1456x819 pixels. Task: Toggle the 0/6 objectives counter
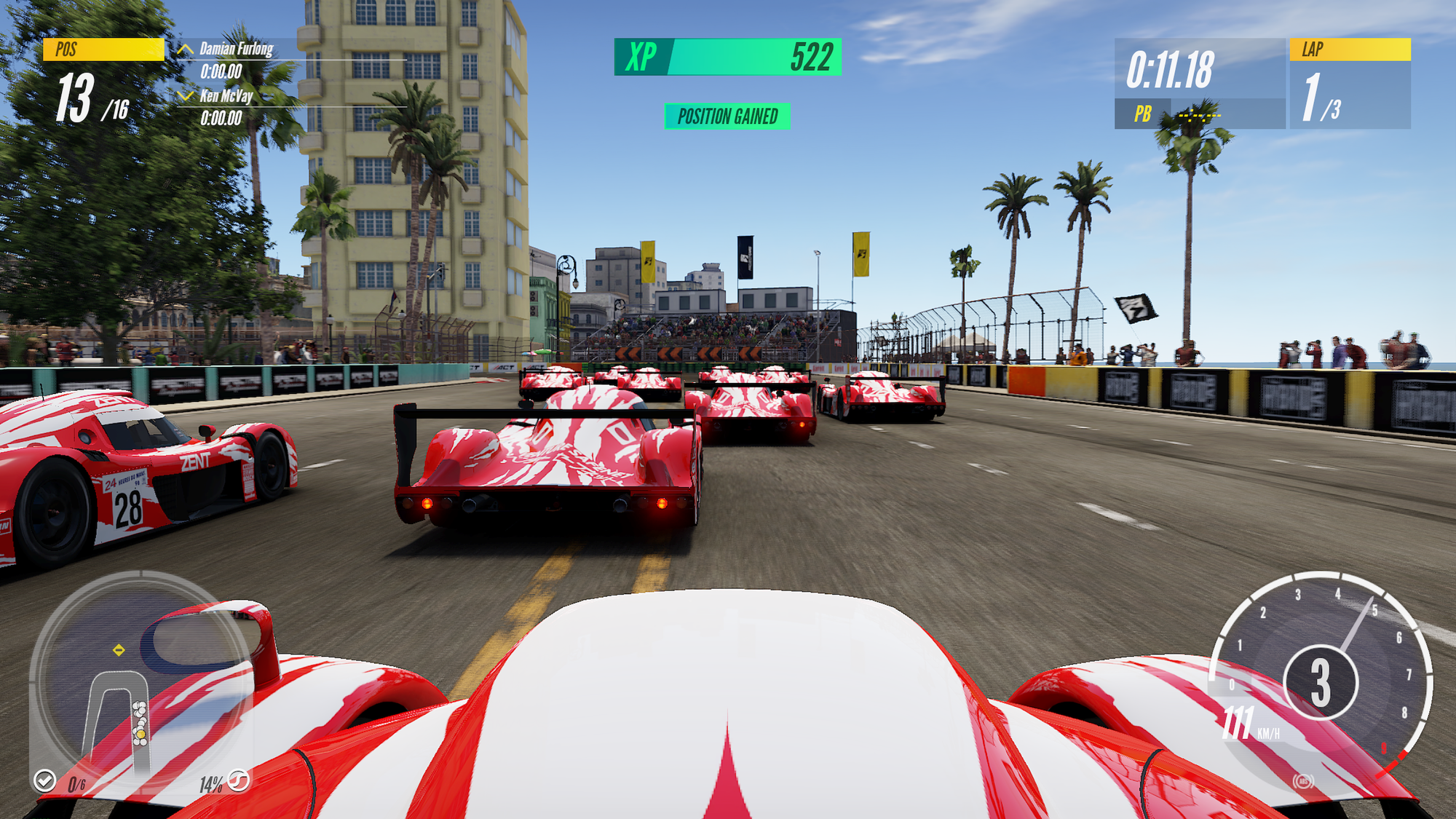pyautogui.click(x=76, y=784)
